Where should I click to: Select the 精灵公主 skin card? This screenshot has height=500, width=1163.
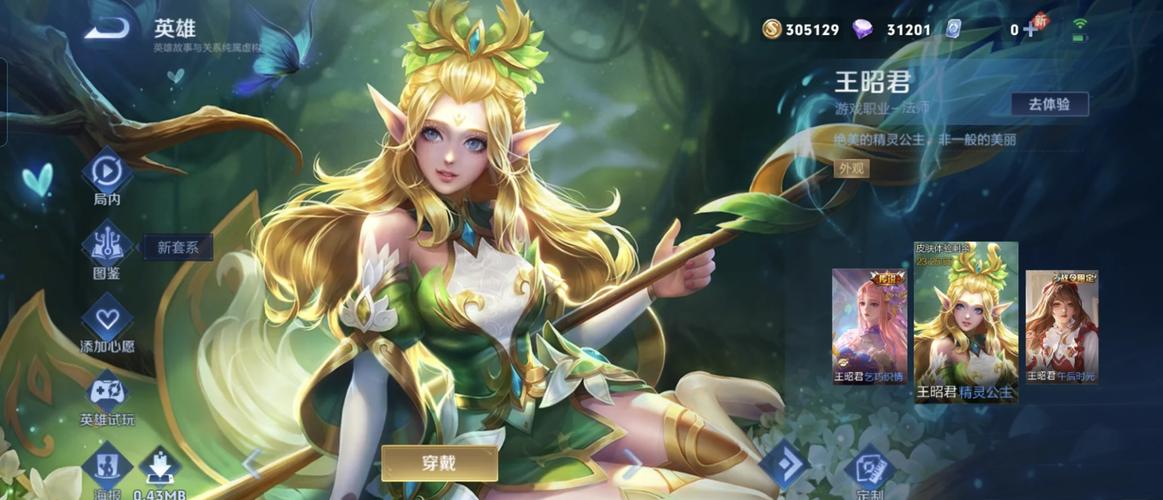(x=966, y=322)
